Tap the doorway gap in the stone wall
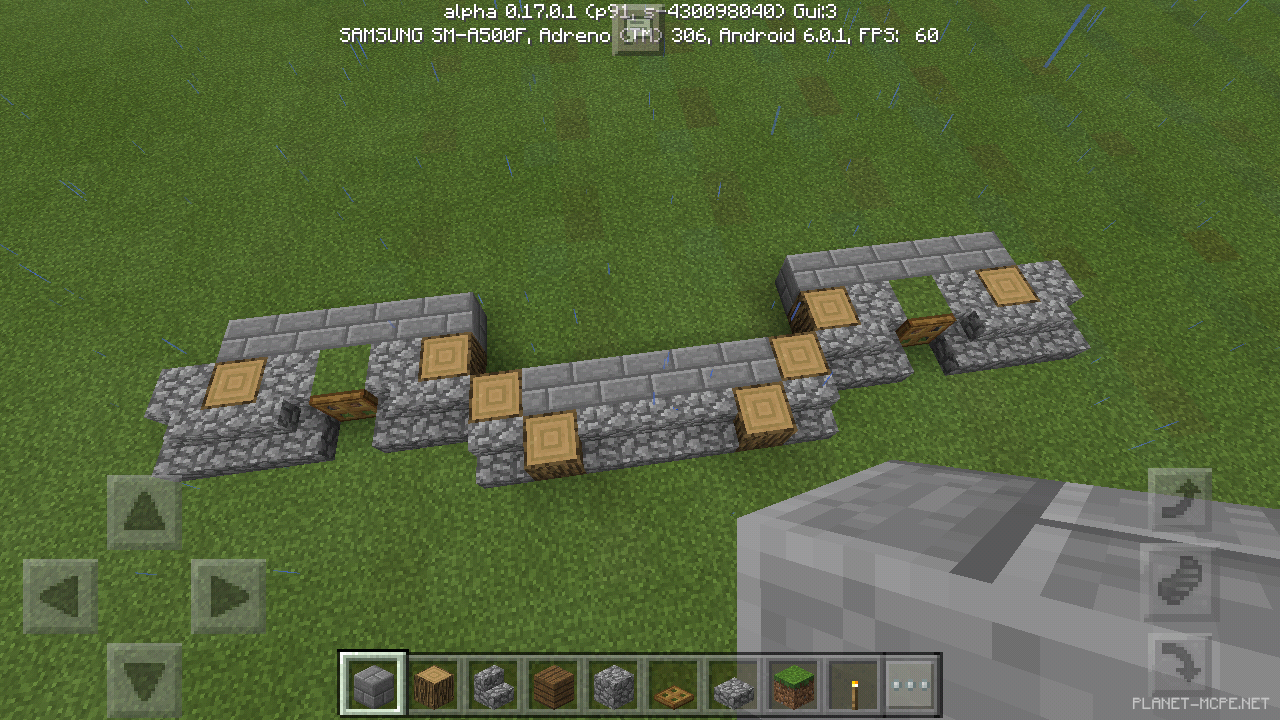This screenshot has width=1280, height=720. click(340, 370)
